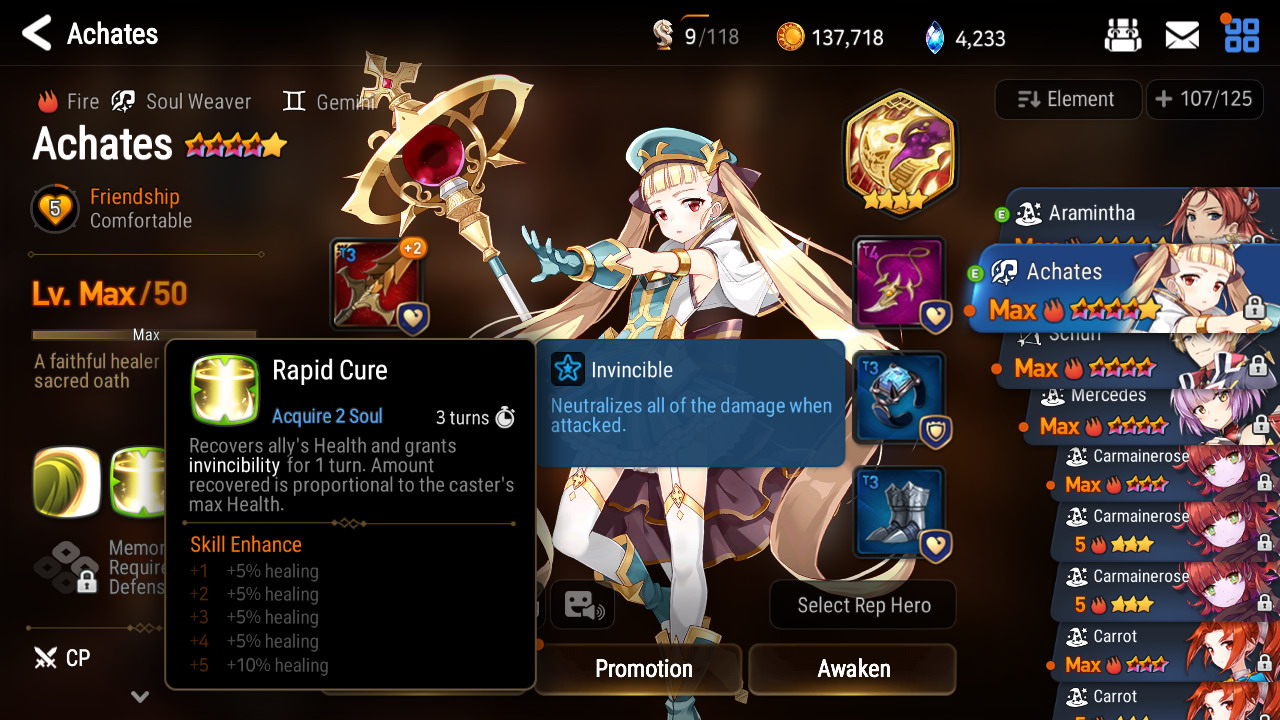Expand hero inventory with 107/125 button
Image resolution: width=1280 pixels, height=720 pixels.
coord(1204,99)
